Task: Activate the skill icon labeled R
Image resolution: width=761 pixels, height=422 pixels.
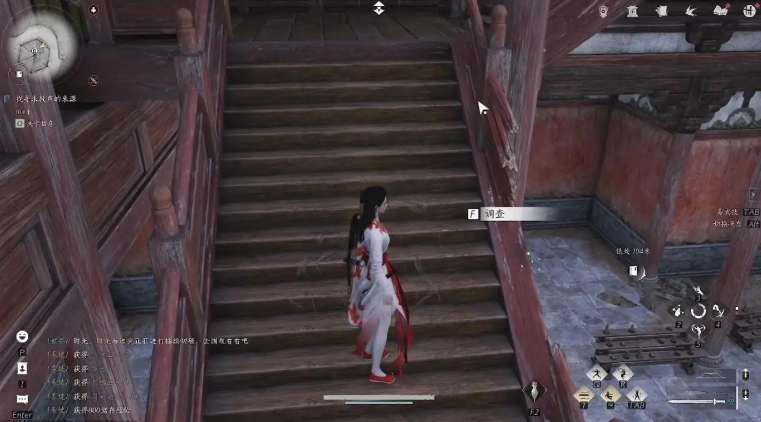Action: tap(622, 373)
